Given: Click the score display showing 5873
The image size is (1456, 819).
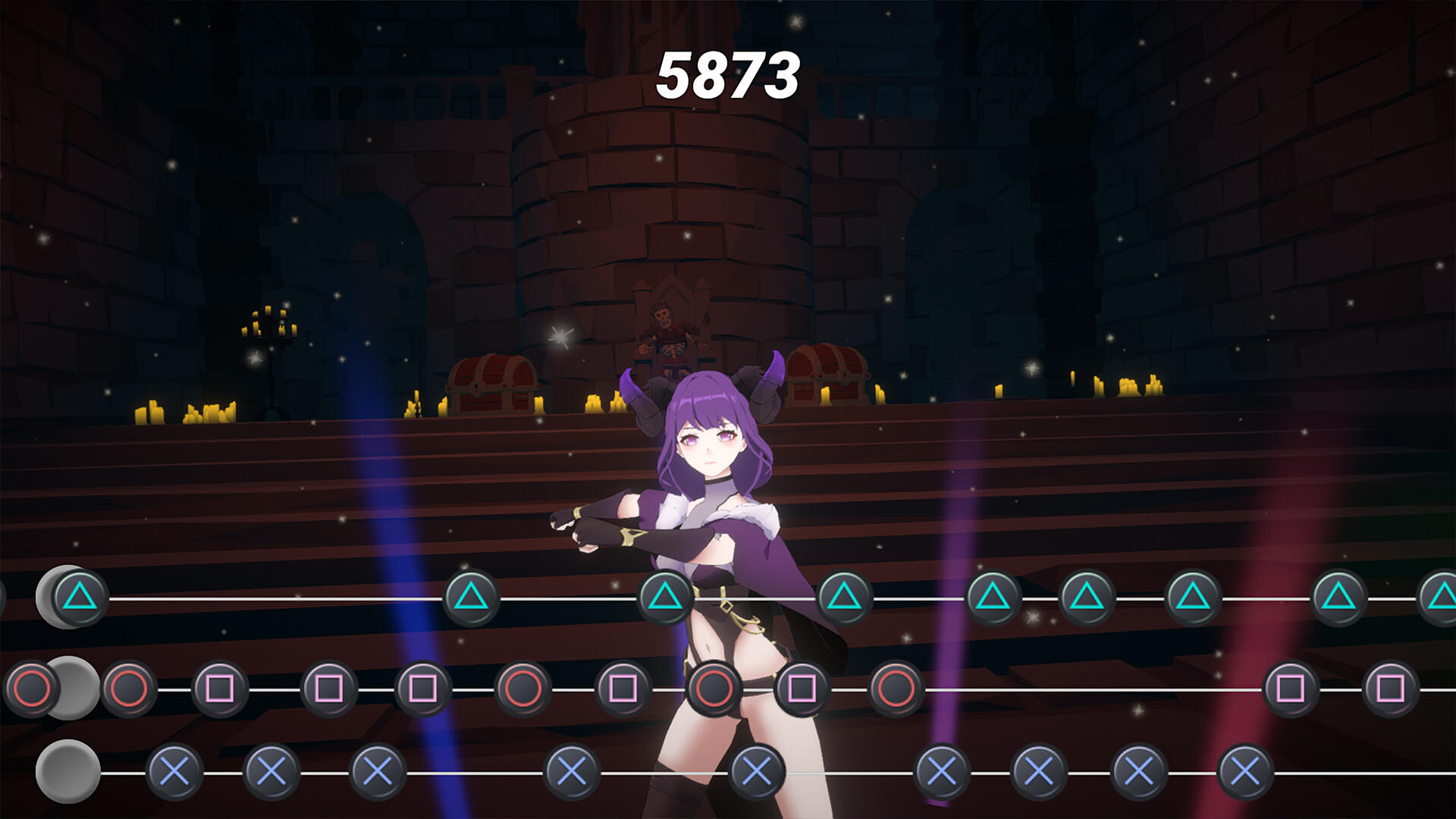Looking at the screenshot, I should point(728,72).
